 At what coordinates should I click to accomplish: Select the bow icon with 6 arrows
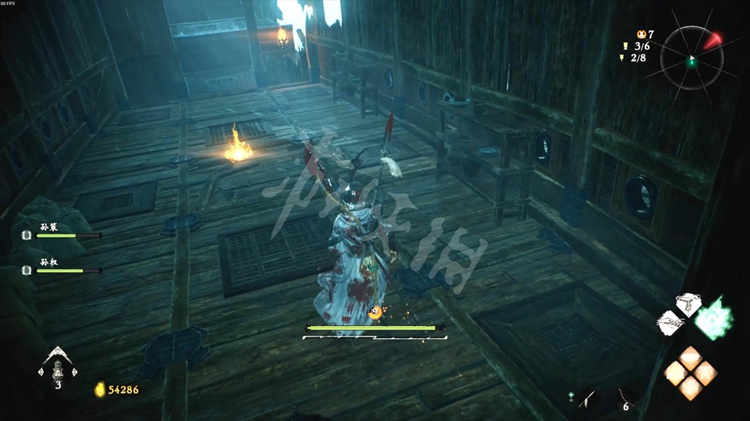(x=624, y=396)
